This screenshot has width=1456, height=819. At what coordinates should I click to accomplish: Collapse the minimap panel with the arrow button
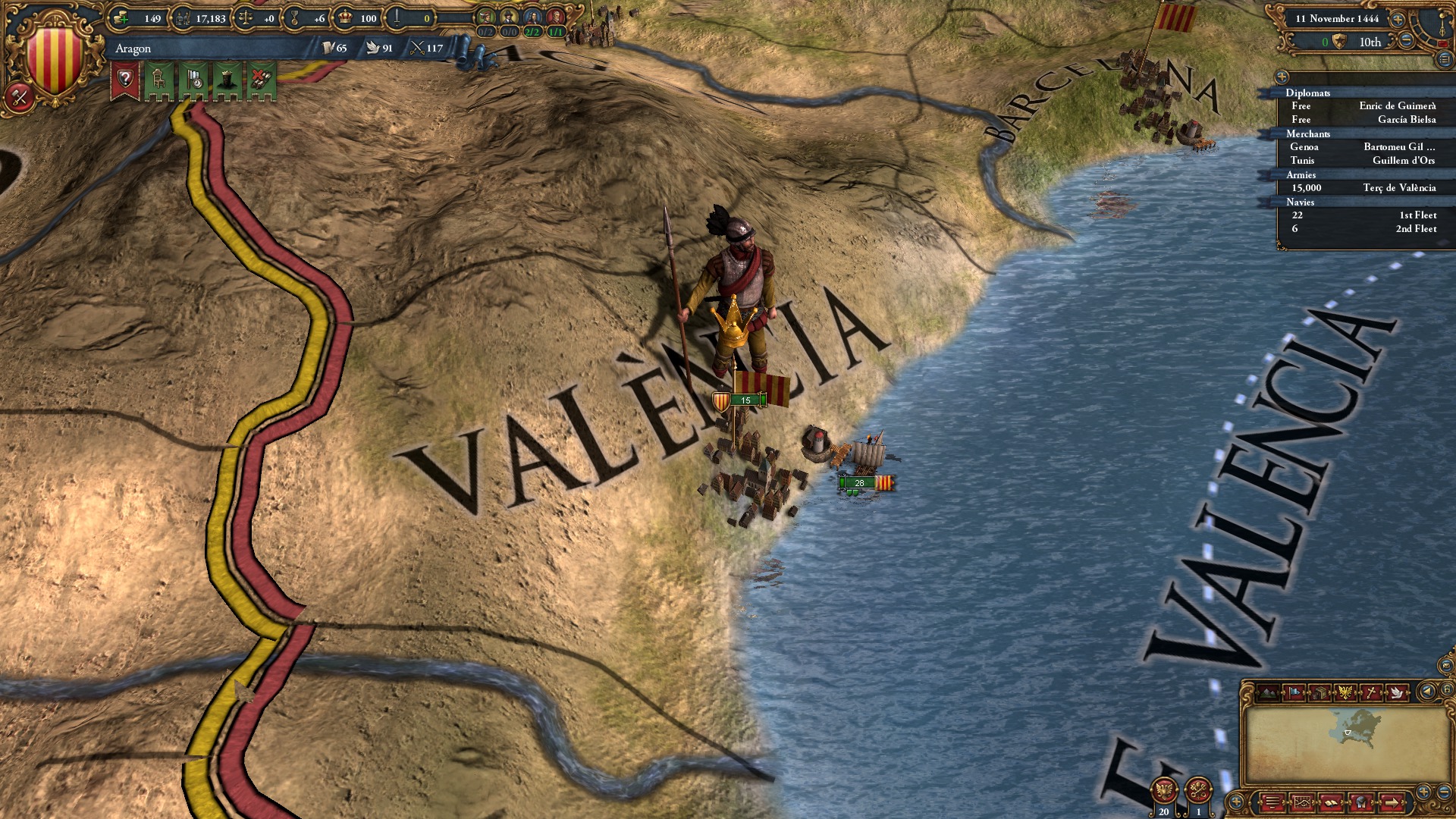point(1427,691)
